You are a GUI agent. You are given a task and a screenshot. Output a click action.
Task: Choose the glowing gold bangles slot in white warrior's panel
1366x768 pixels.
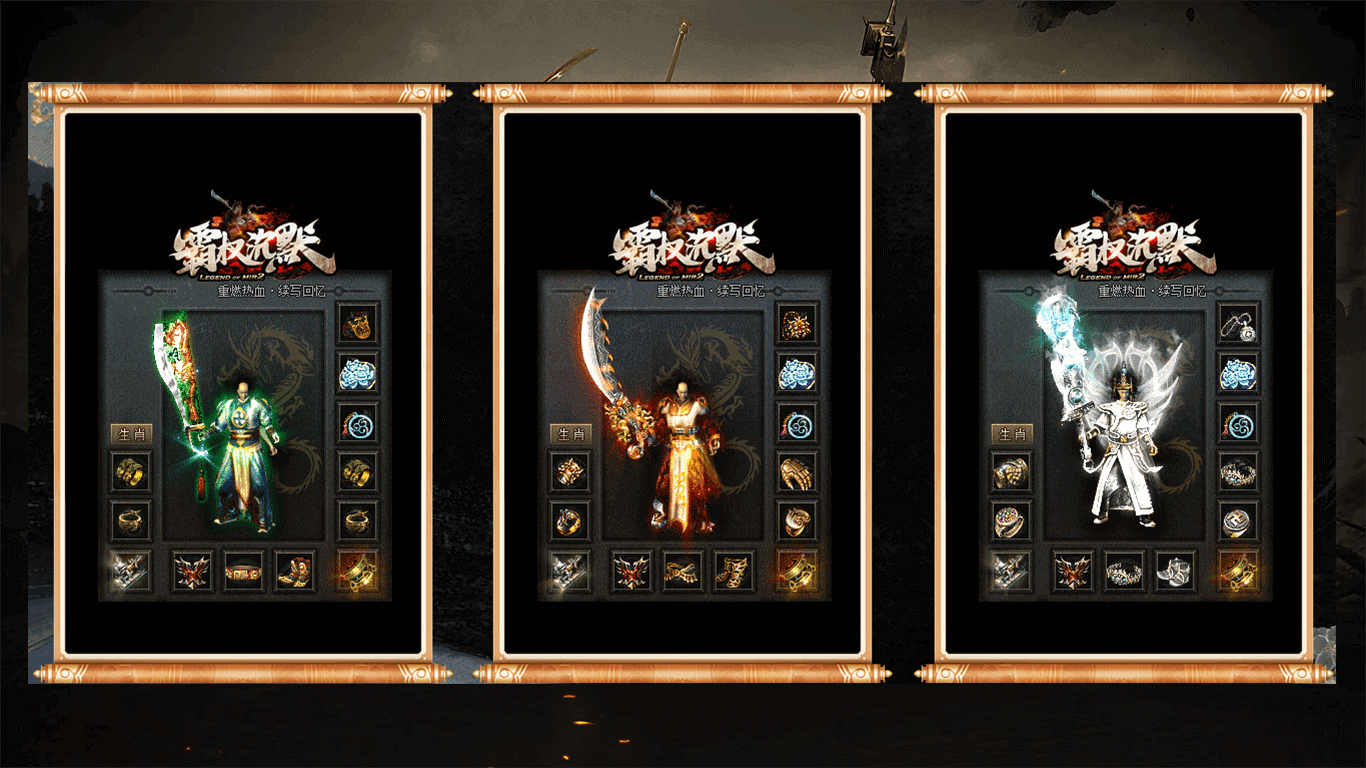point(1238,571)
